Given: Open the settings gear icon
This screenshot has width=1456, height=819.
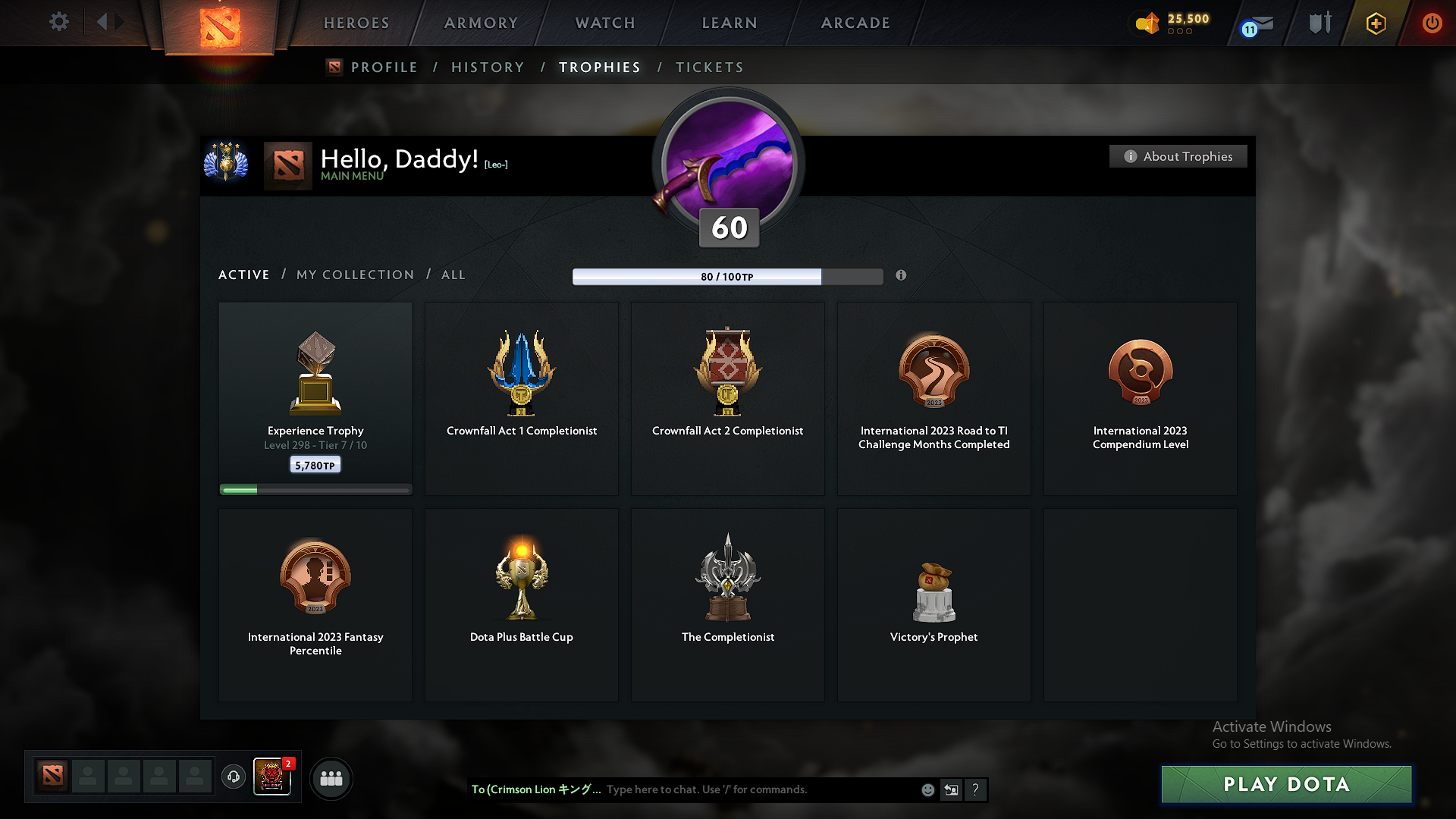Looking at the screenshot, I should (58, 22).
